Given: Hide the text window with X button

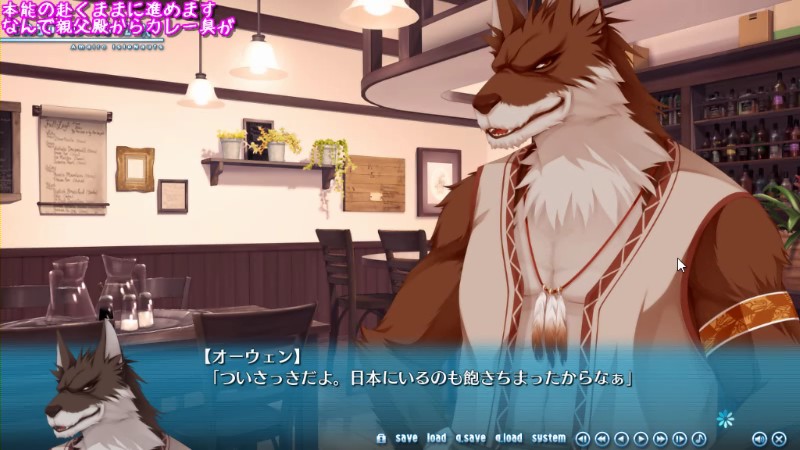Looking at the screenshot, I should pyautogui.click(x=778, y=438).
